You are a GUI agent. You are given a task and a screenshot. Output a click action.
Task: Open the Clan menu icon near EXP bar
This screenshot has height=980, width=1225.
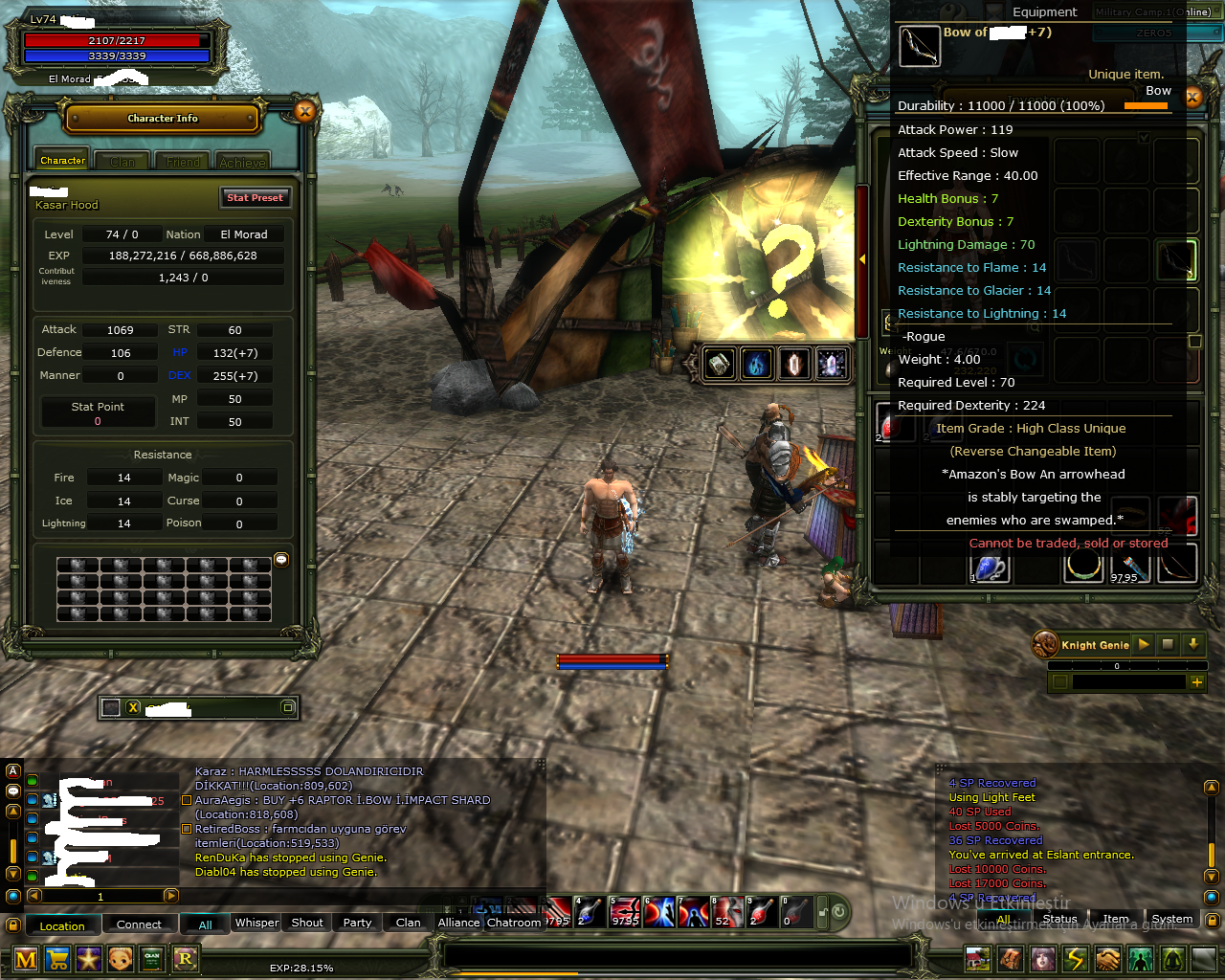pyautogui.click(x=153, y=958)
